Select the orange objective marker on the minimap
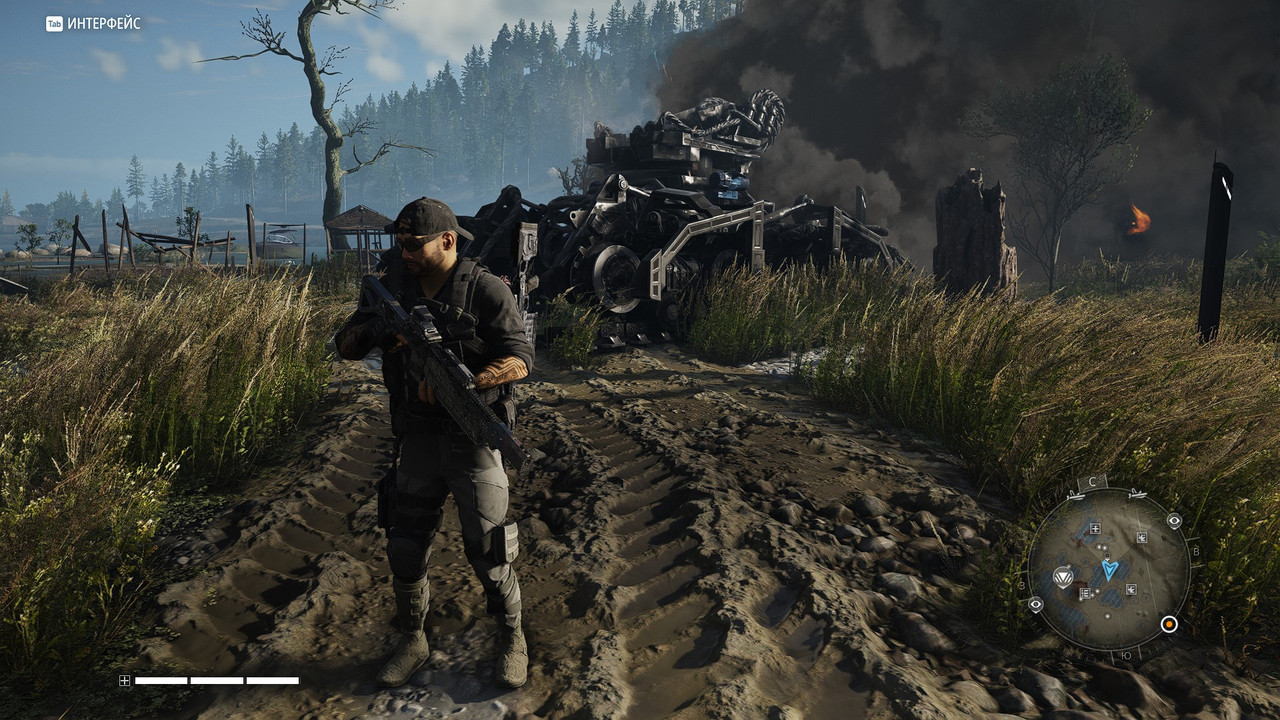Viewport: 1280px width, 720px height. [x=1168, y=624]
